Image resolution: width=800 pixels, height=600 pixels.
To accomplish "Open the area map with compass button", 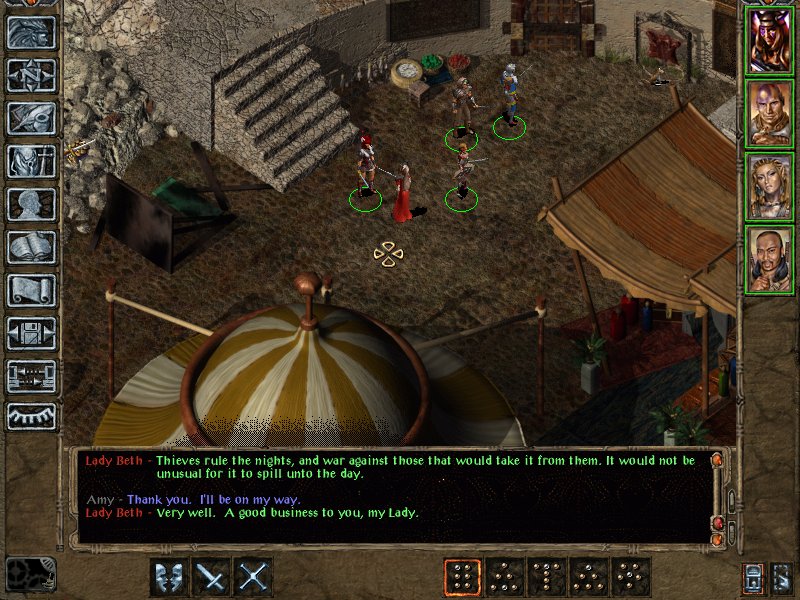I will click(x=32, y=75).
